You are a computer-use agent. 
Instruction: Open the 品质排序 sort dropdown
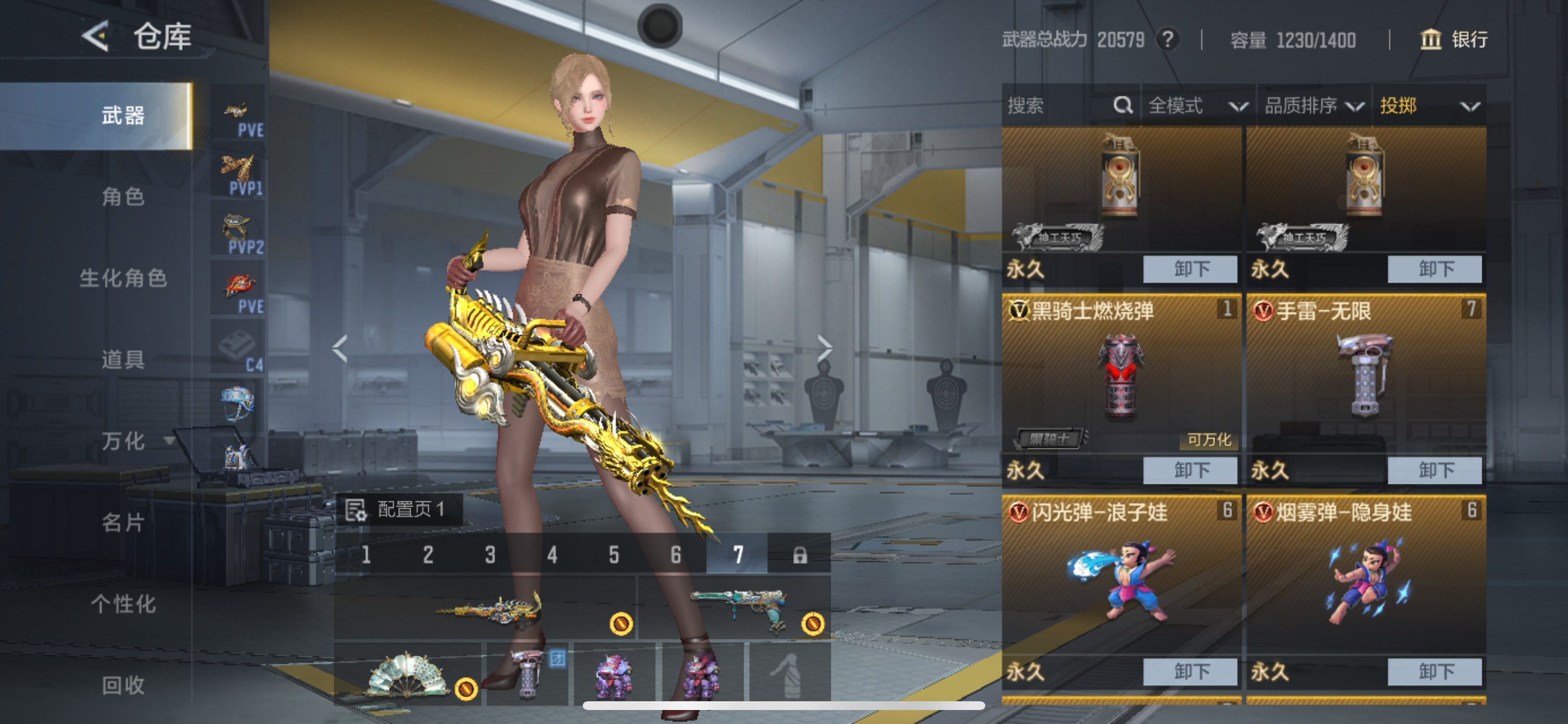1314,106
